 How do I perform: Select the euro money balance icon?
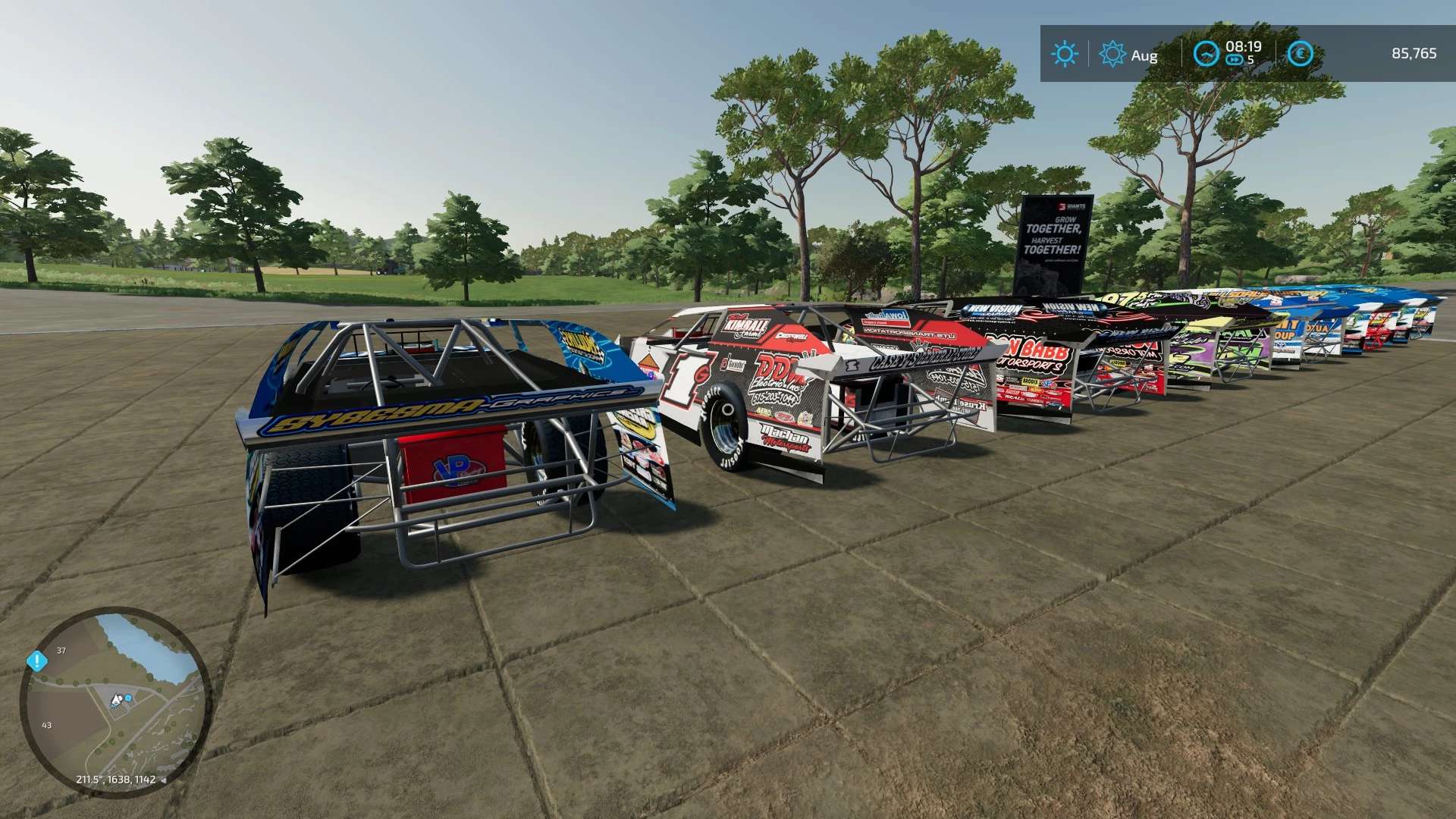(x=1301, y=53)
